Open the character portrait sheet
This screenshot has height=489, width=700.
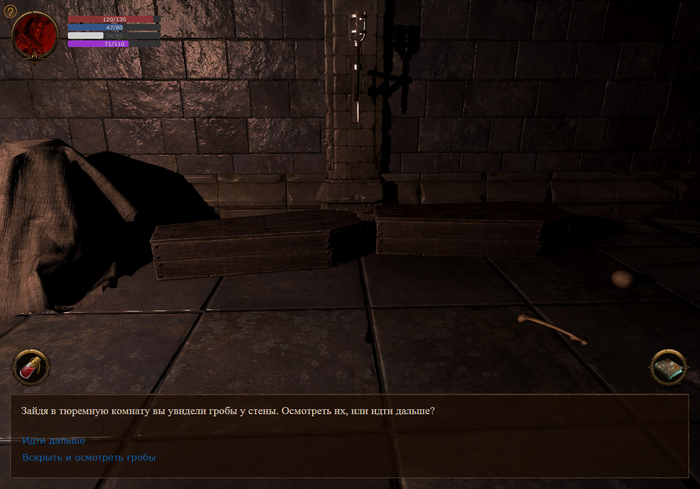[36, 35]
